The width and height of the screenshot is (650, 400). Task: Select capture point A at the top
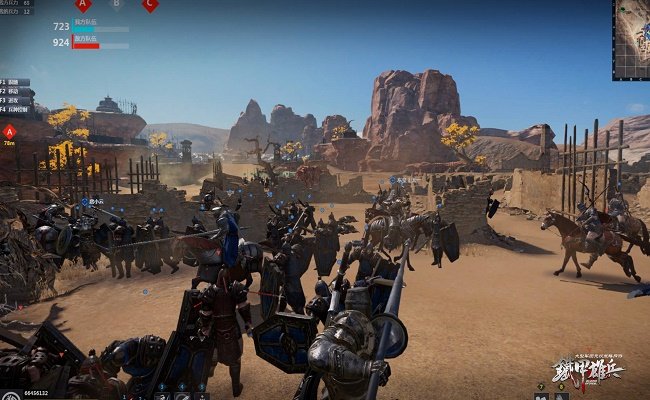(x=83, y=5)
